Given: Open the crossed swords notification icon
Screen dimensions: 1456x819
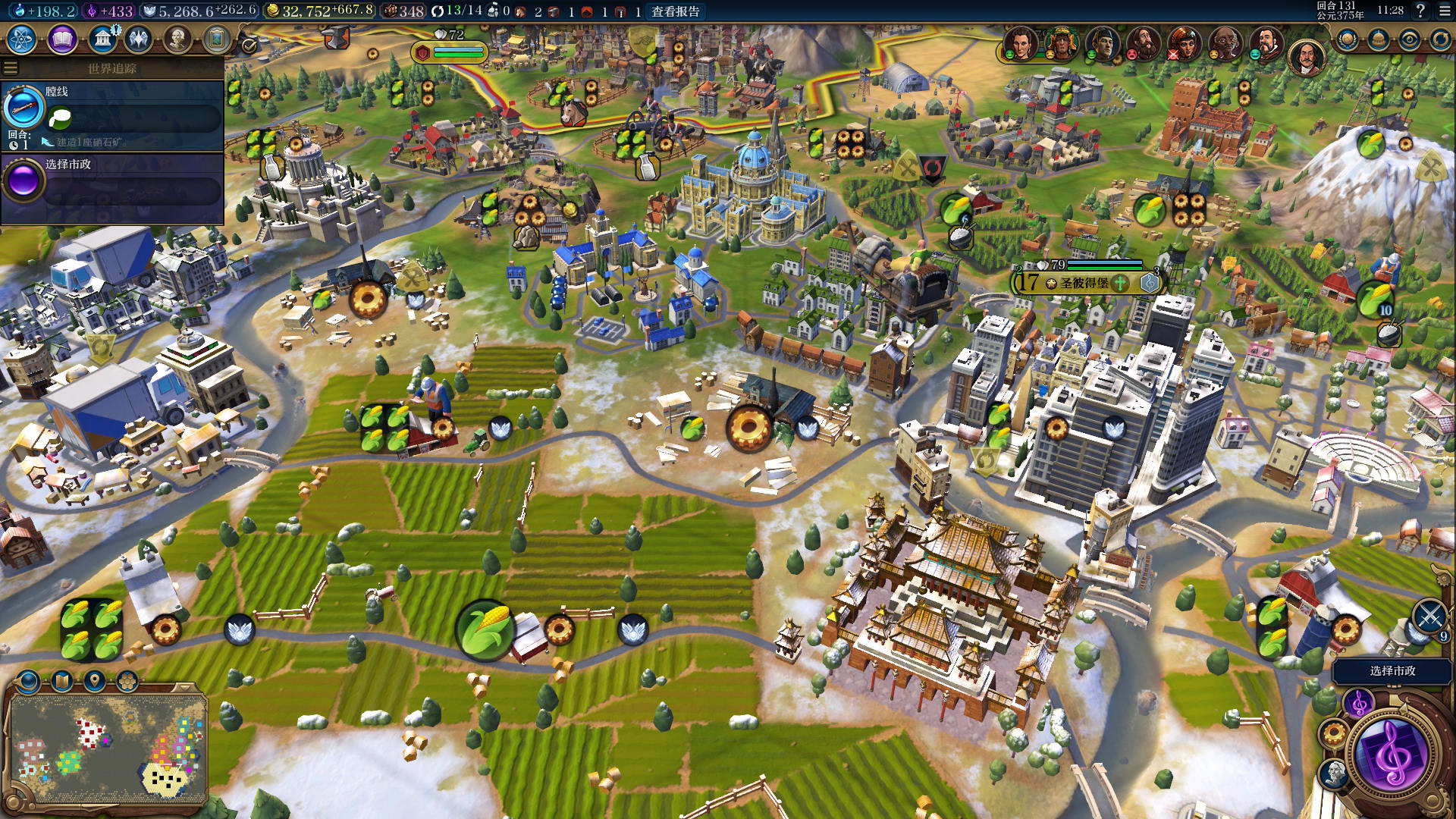Looking at the screenshot, I should coord(1430,616).
